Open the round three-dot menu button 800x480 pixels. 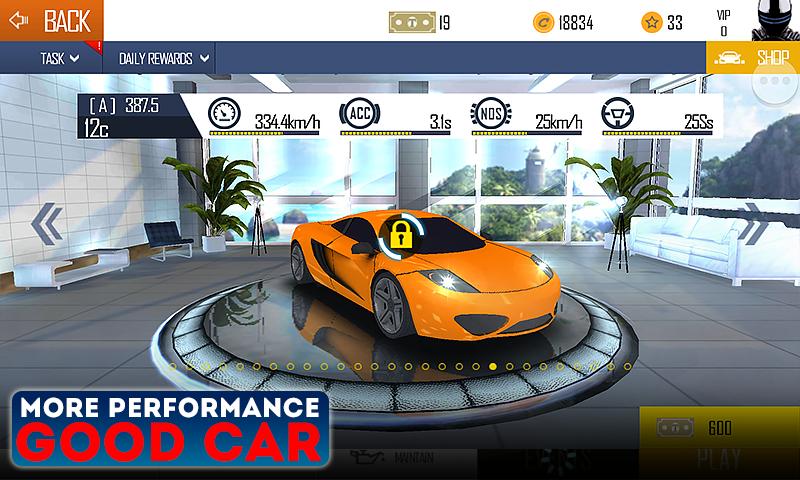pos(781,94)
